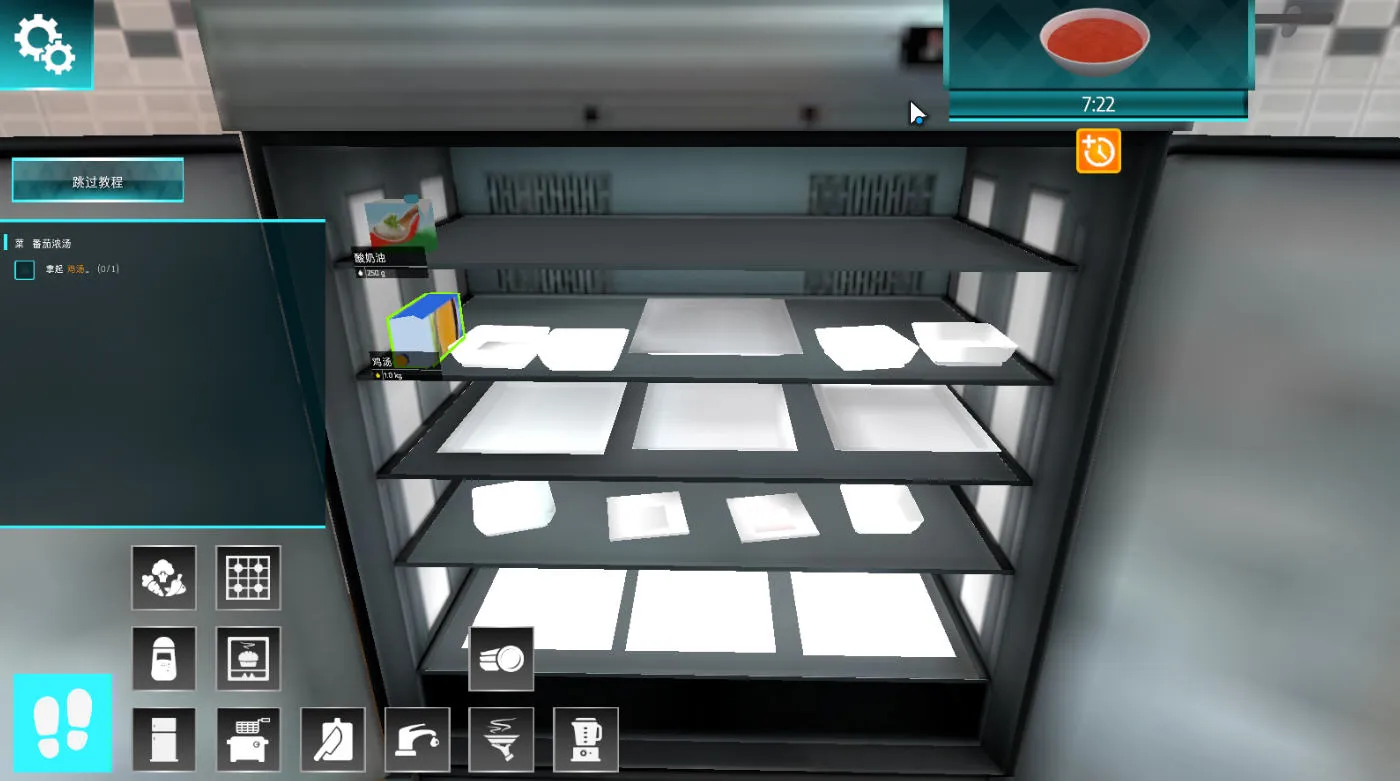Image resolution: width=1400 pixels, height=781 pixels.
Task: Open the blender icon
Action: click(587, 738)
